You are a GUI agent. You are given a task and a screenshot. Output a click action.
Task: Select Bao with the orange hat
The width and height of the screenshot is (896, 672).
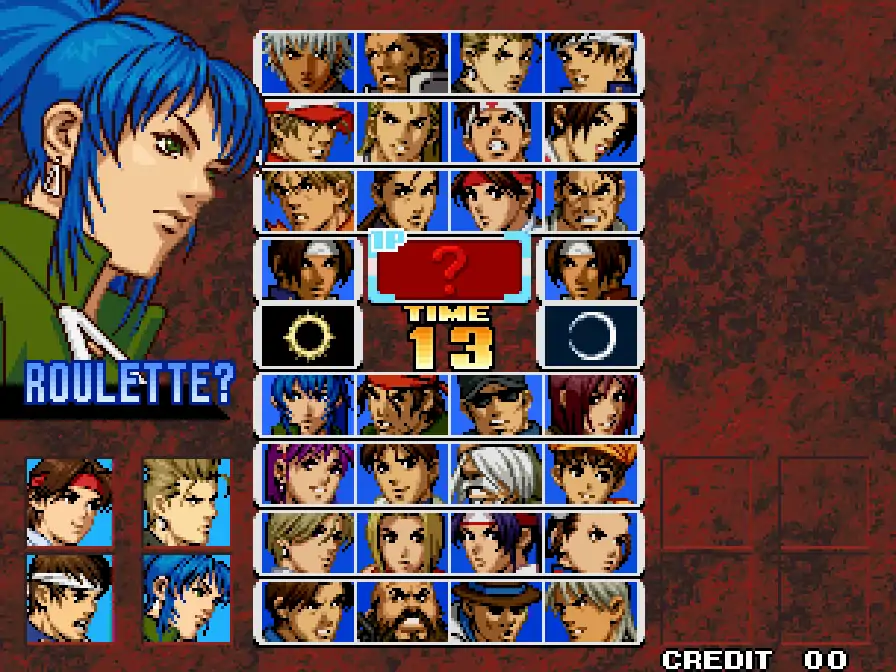pos(590,473)
